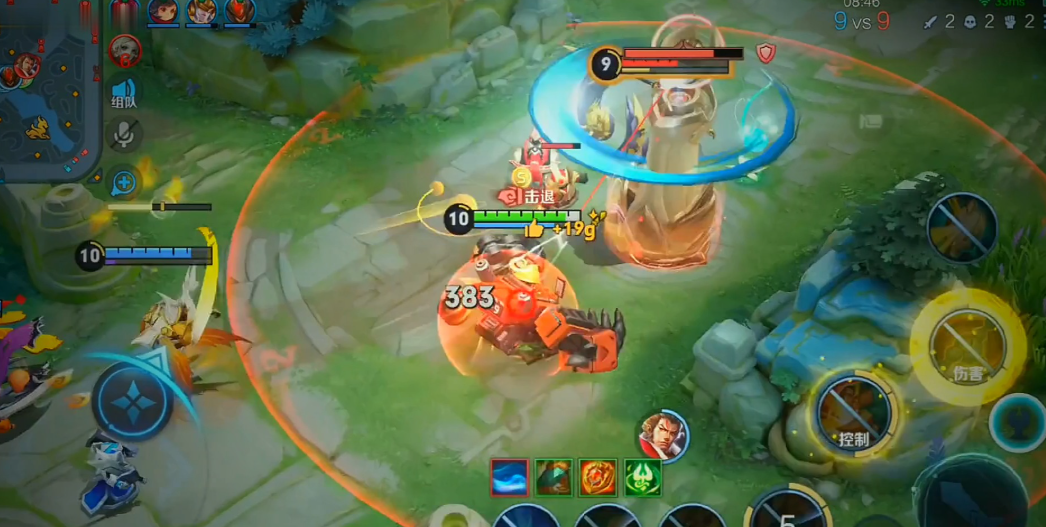Use the skill showing cooldown number 5
Screen dimensions: 1046x527
pos(787,512)
